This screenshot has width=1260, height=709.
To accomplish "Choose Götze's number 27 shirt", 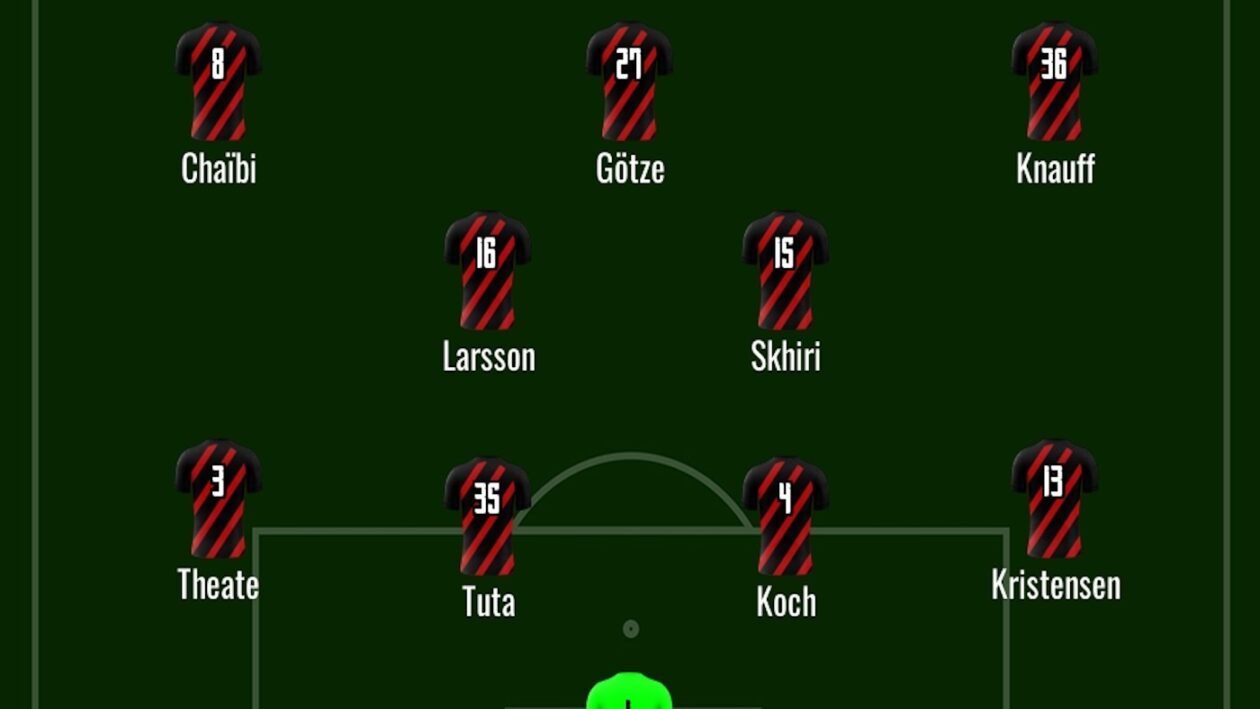I will [629, 81].
